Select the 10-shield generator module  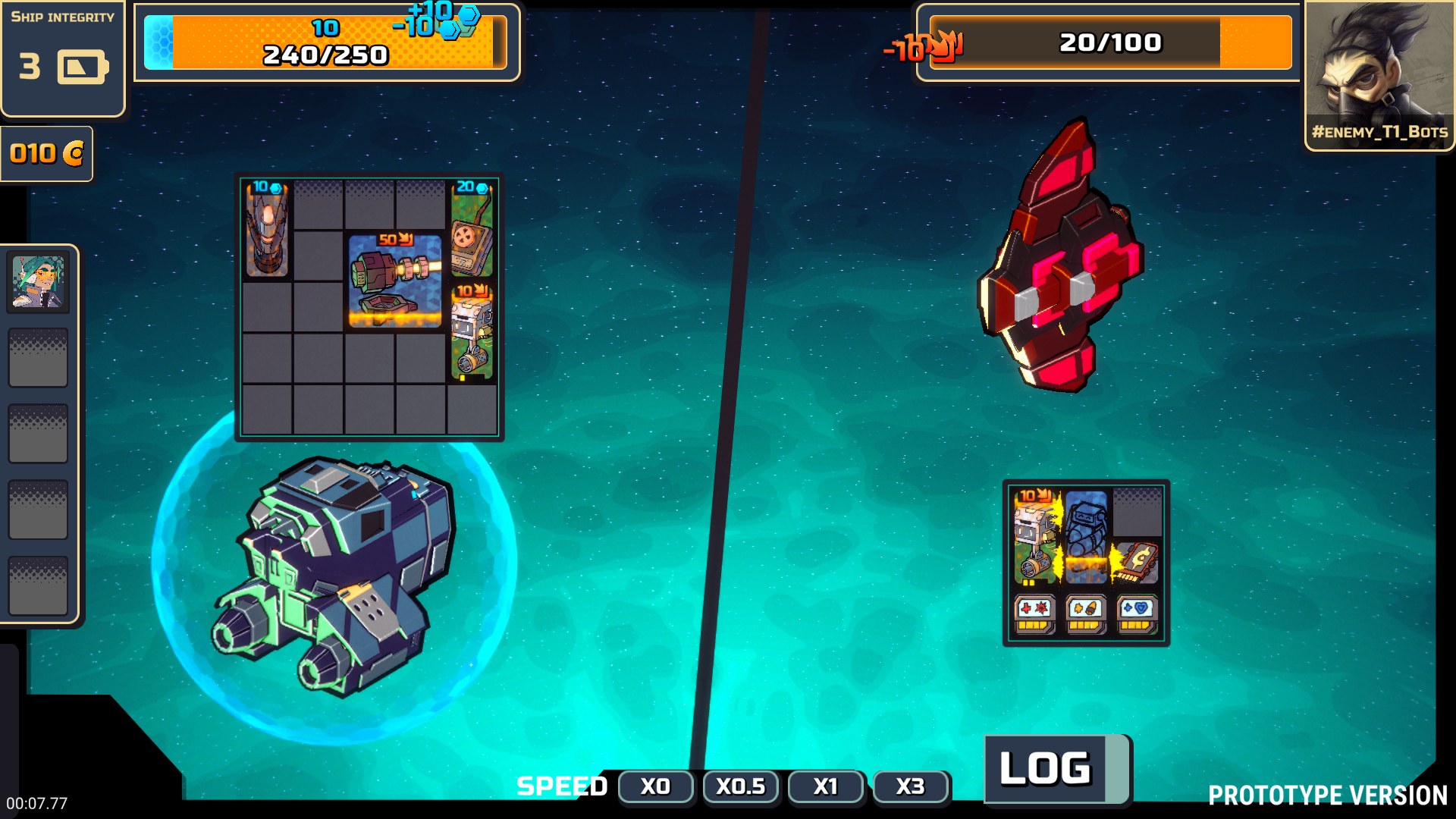267,228
